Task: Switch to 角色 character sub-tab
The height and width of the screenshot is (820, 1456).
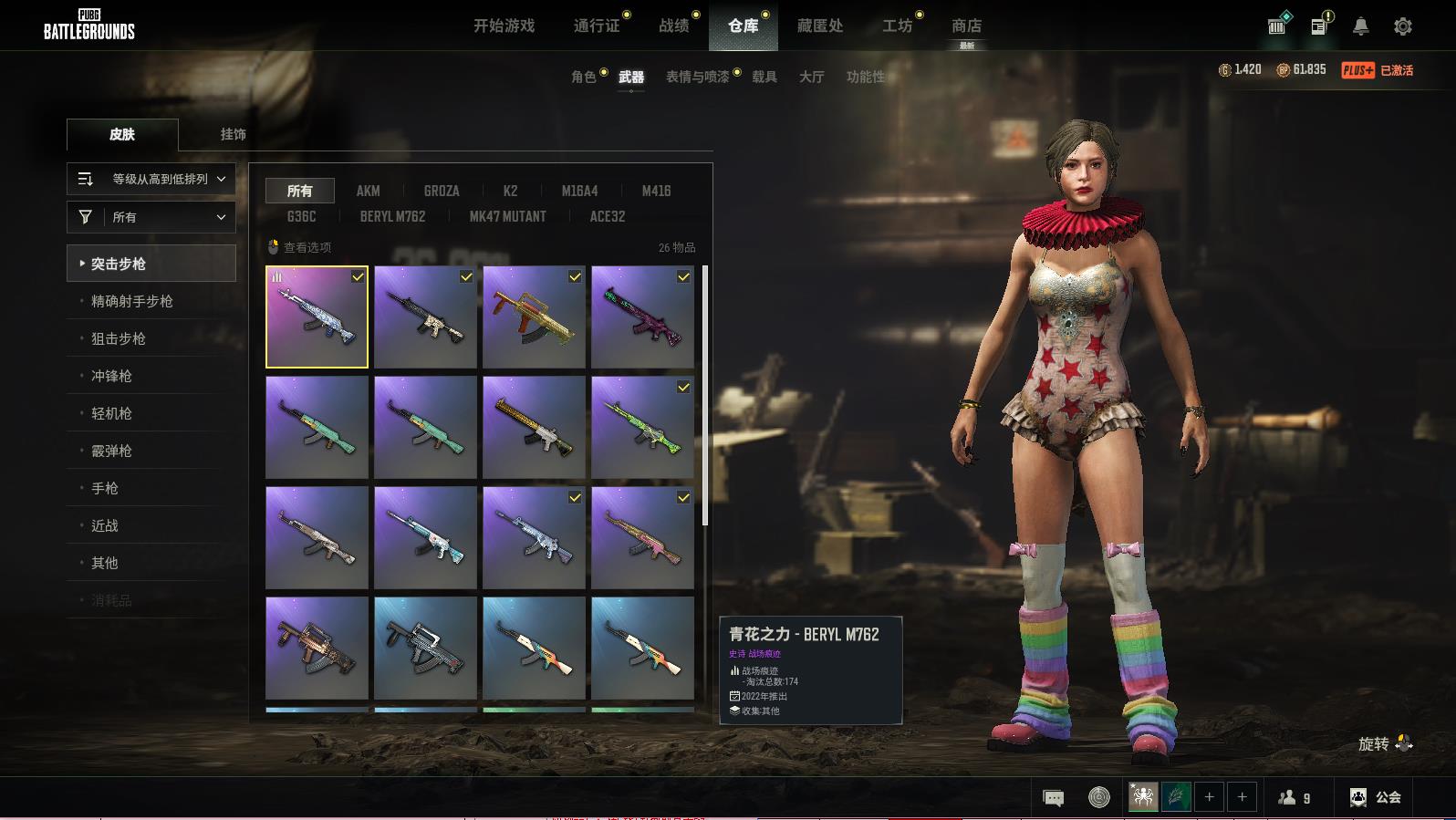Action: (583, 77)
